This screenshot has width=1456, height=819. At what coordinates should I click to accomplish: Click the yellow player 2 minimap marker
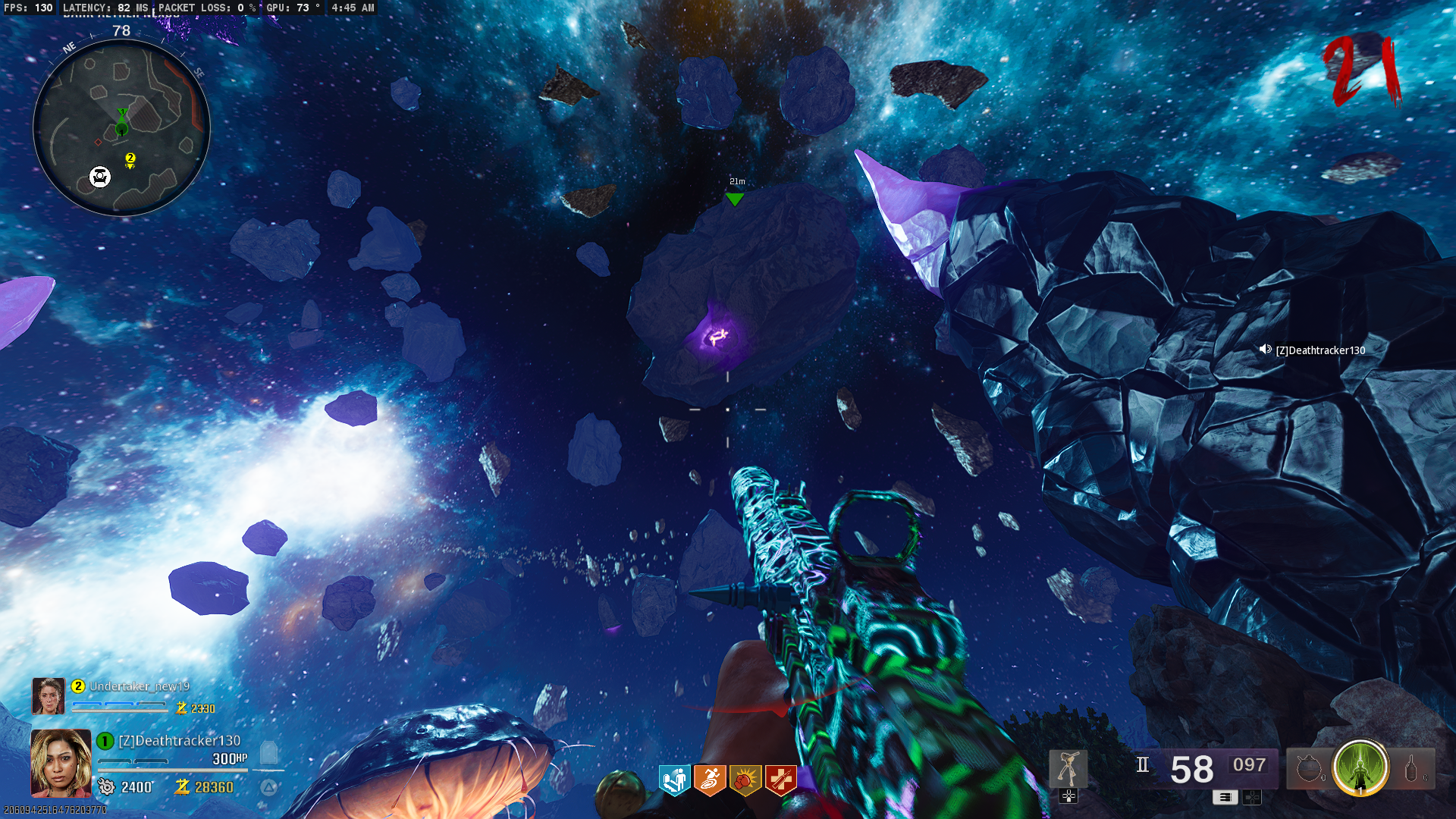point(130,158)
